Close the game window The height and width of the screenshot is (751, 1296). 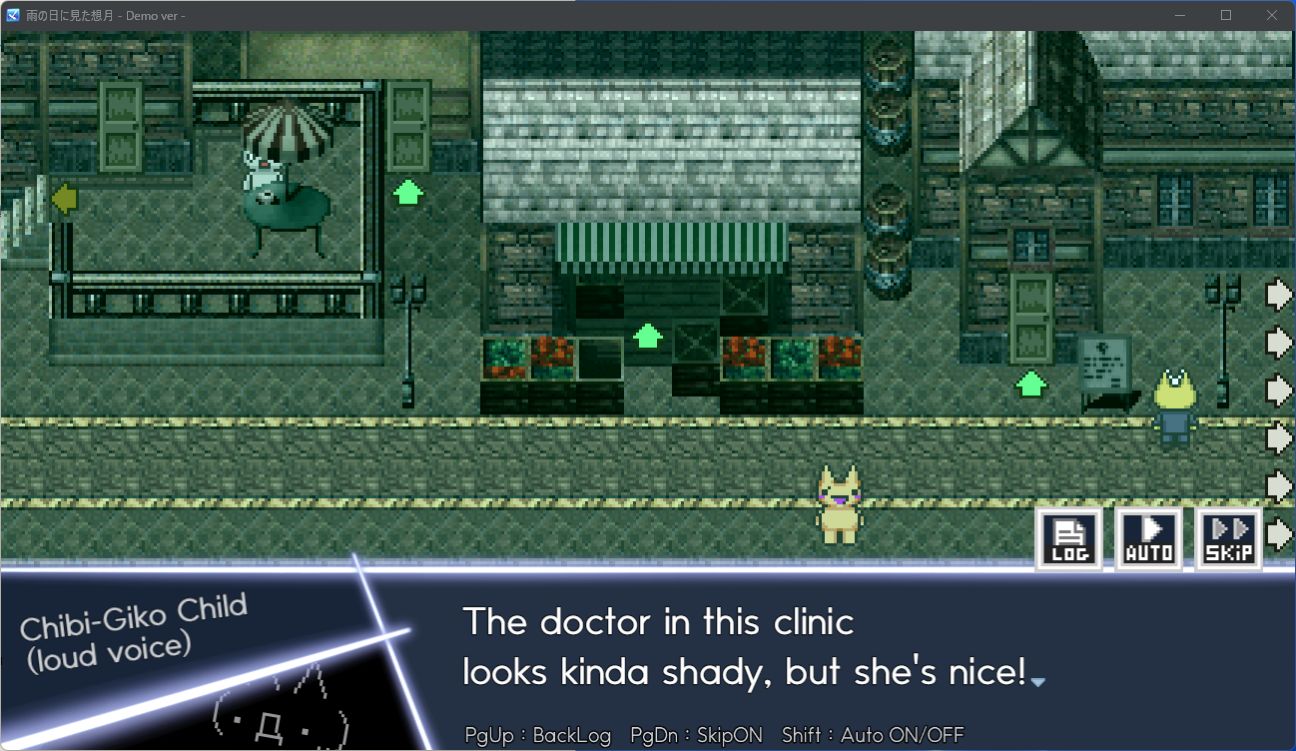[x=1272, y=15]
